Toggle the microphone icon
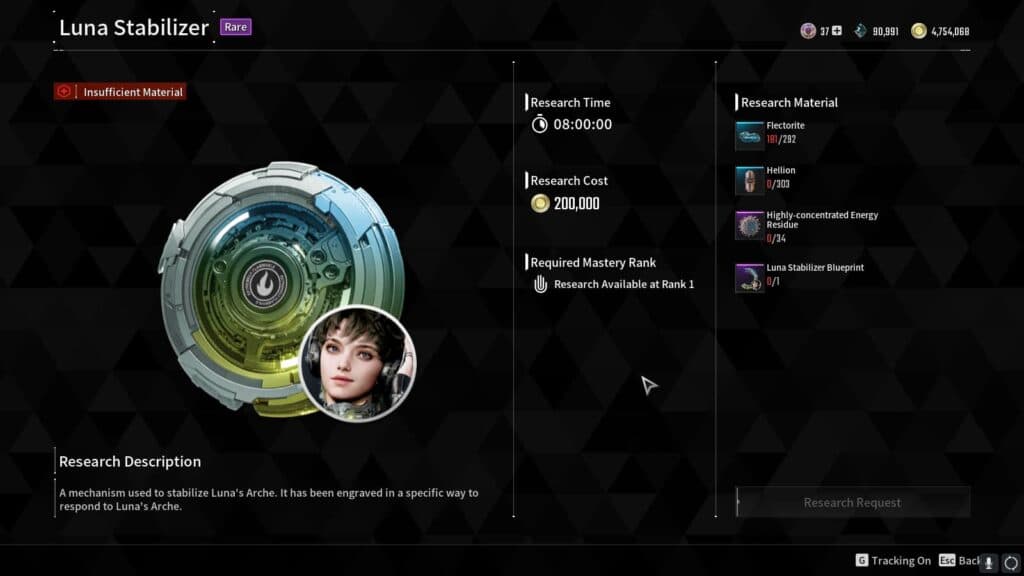The height and width of the screenshot is (576, 1024). coord(989,562)
